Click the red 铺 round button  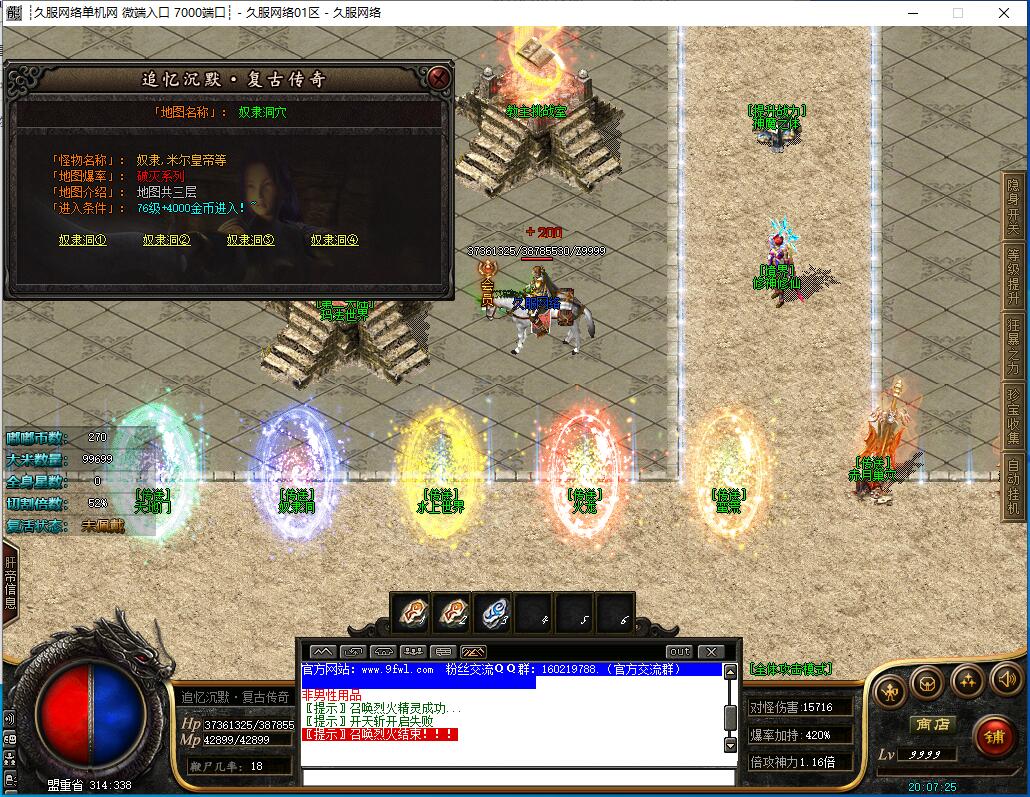(994, 739)
